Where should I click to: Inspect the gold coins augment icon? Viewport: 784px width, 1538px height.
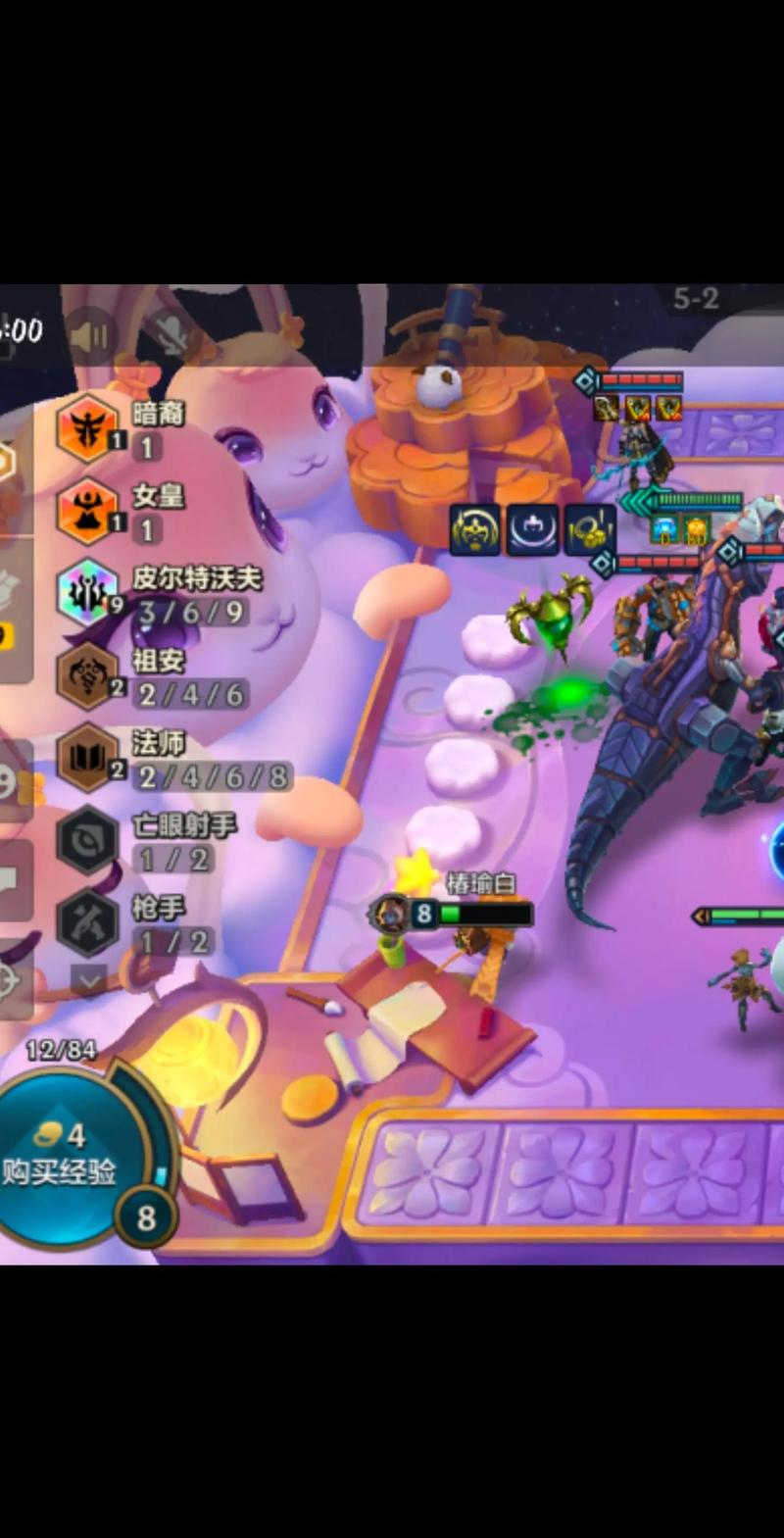click(591, 530)
